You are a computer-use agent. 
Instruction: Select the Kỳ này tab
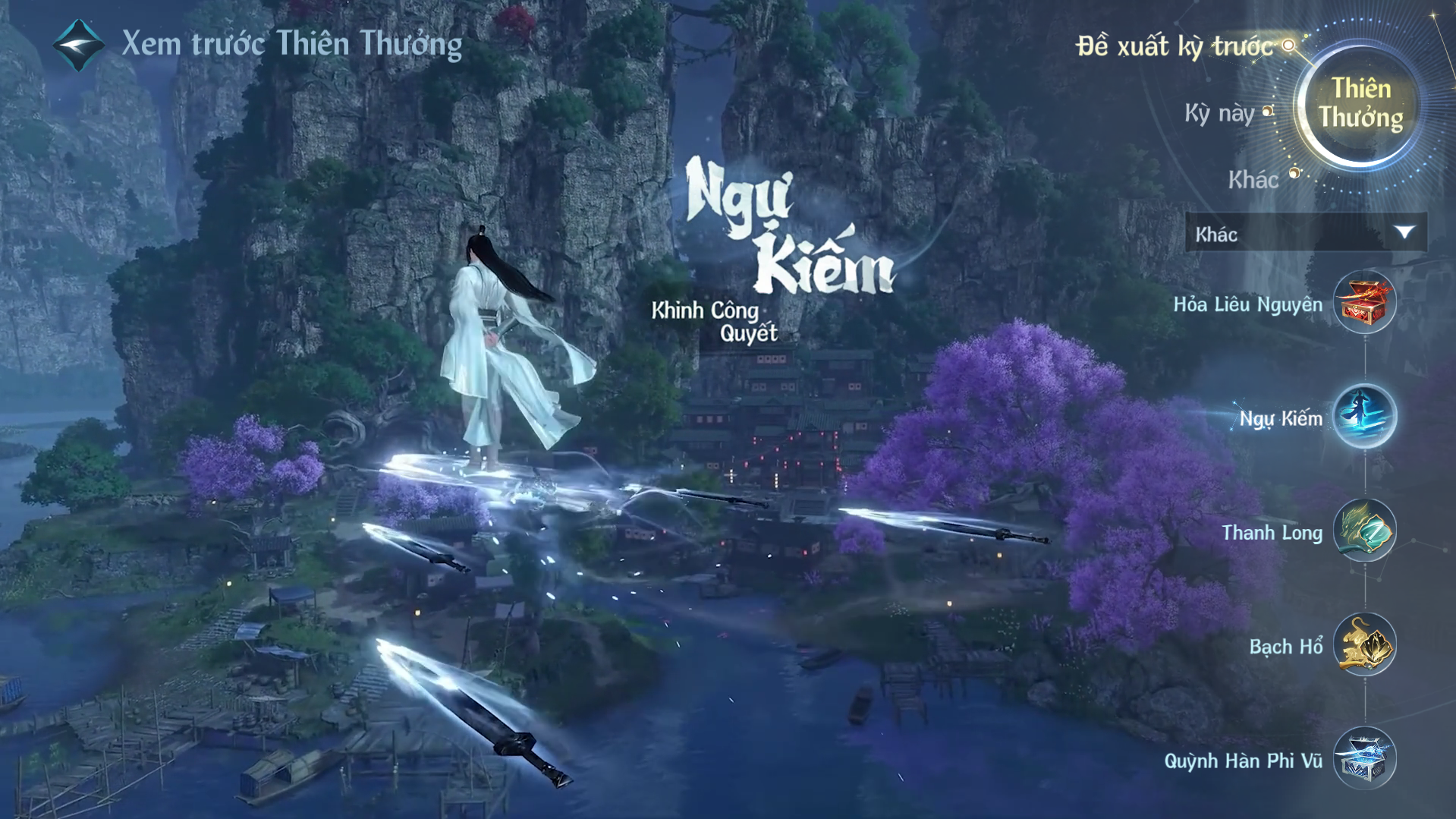pyautogui.click(x=1220, y=113)
